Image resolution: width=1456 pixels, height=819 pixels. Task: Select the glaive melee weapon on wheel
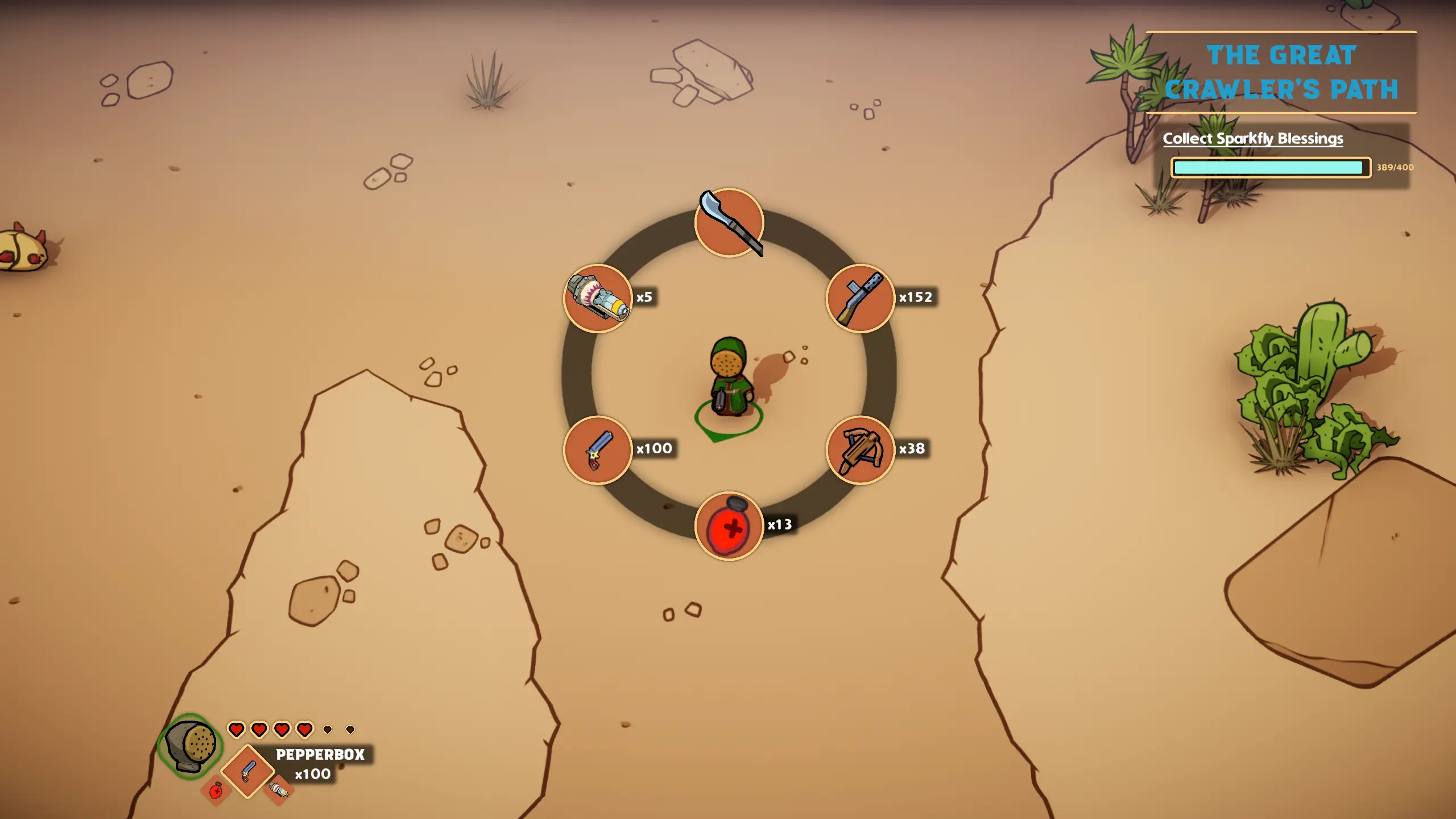[729, 223]
